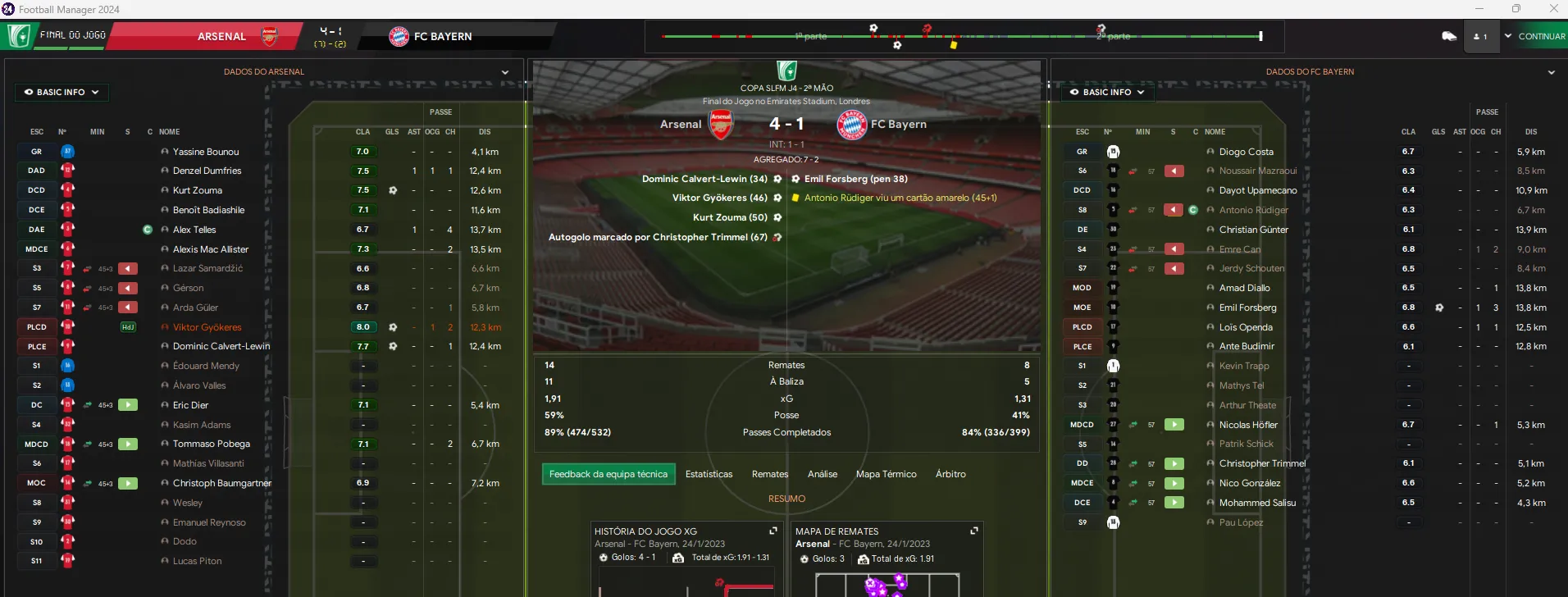Open the Análise tab

(823, 474)
